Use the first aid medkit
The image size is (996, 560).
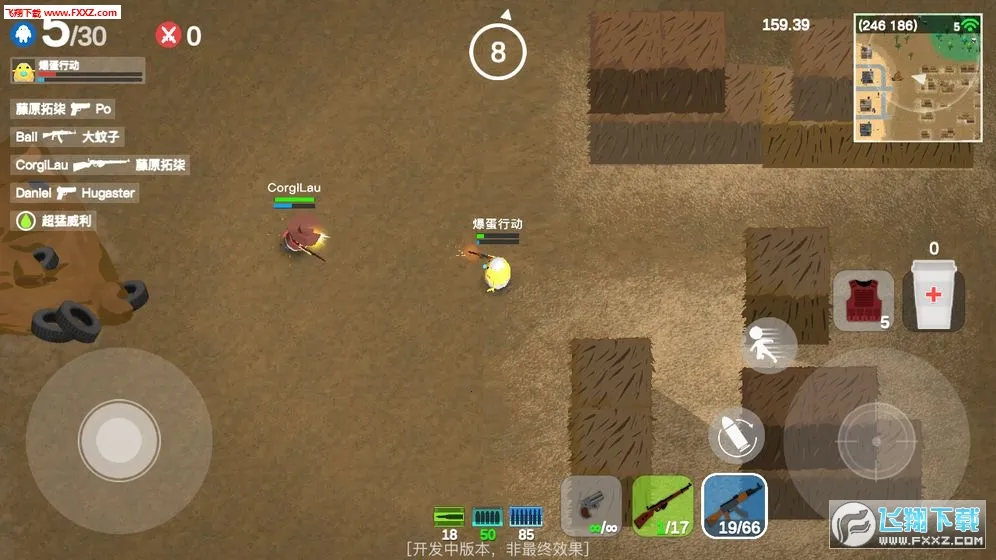933,296
